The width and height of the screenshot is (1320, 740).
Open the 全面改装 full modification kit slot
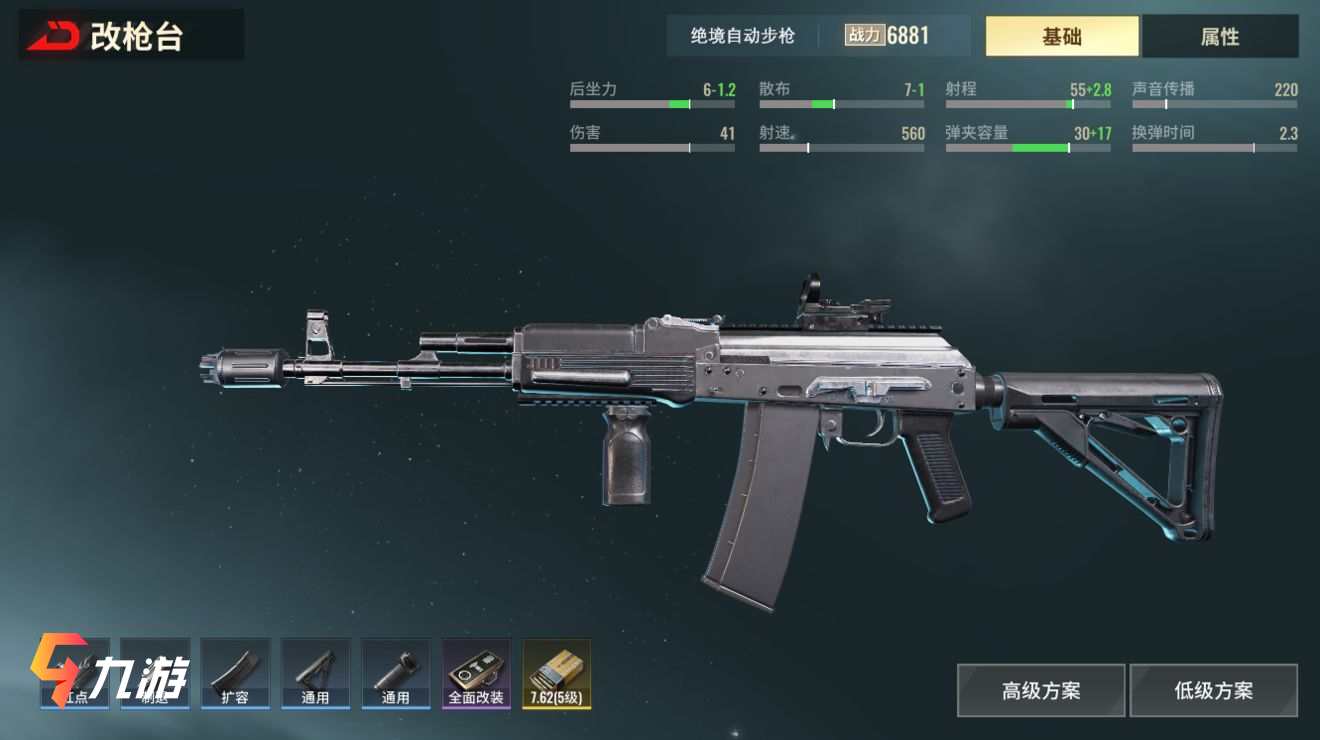tap(476, 673)
